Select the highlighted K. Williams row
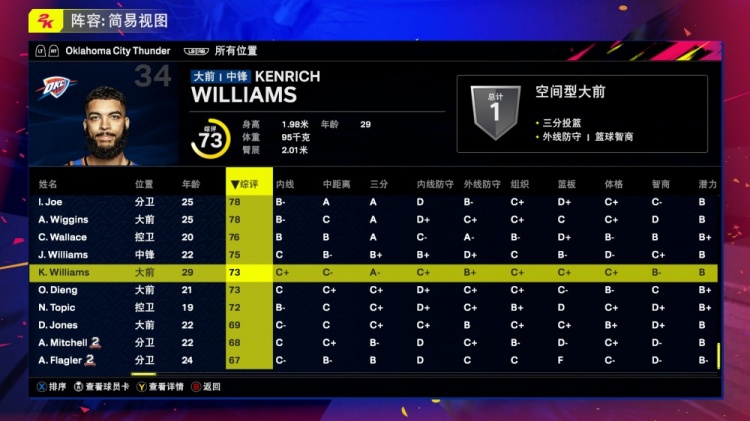This screenshot has height=421, width=750. [64, 272]
